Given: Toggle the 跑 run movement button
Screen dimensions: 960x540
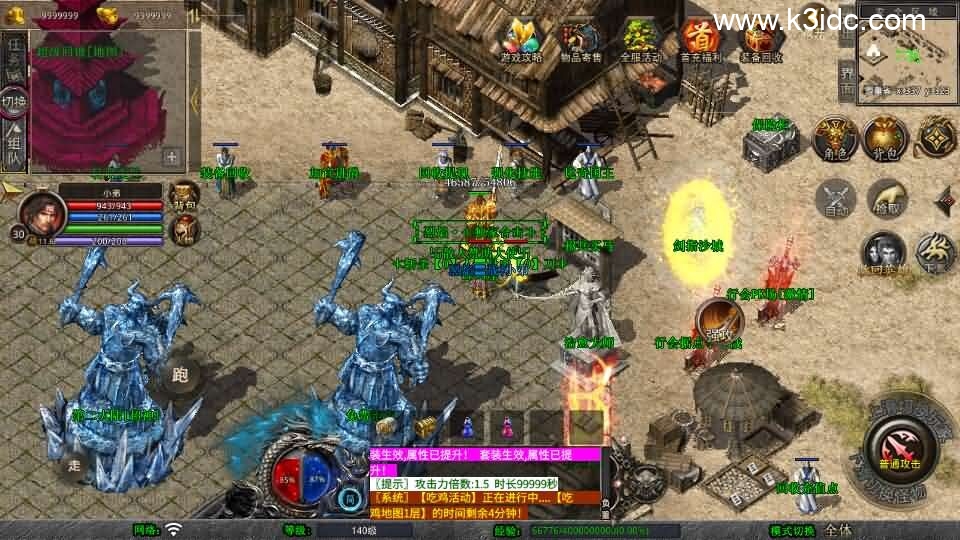Looking at the screenshot, I should click(180, 376).
